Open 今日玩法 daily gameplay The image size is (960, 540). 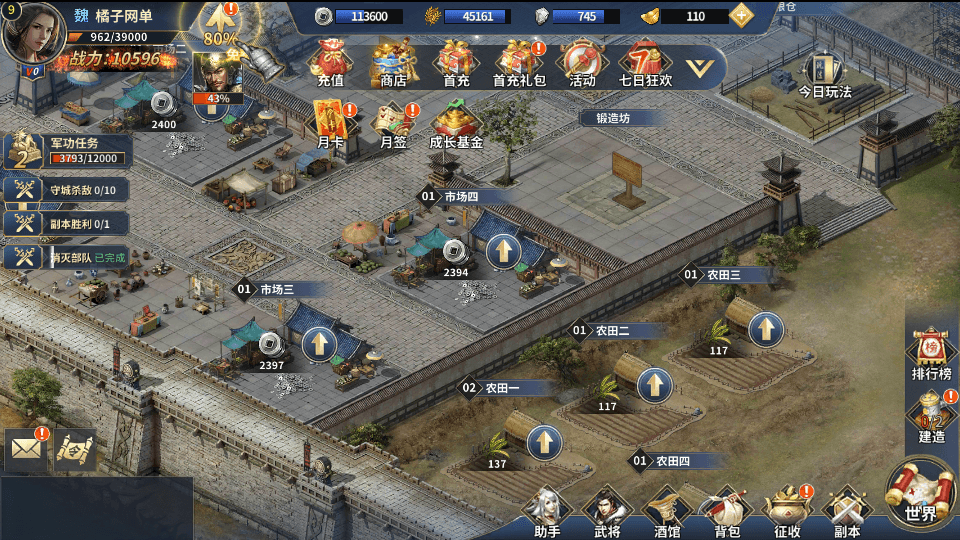pos(824,75)
